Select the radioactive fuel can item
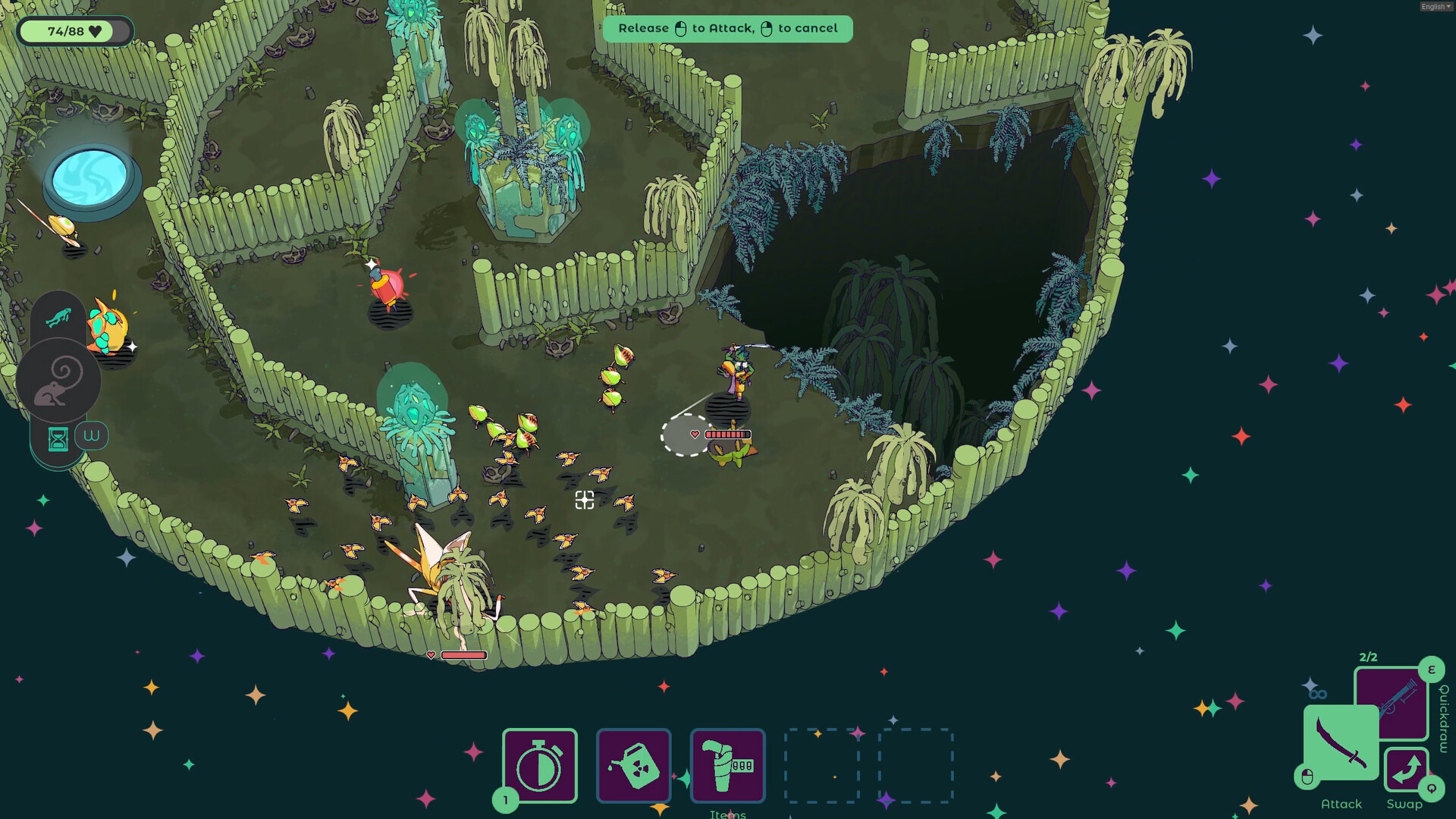Image resolution: width=1456 pixels, height=819 pixels. (634, 766)
